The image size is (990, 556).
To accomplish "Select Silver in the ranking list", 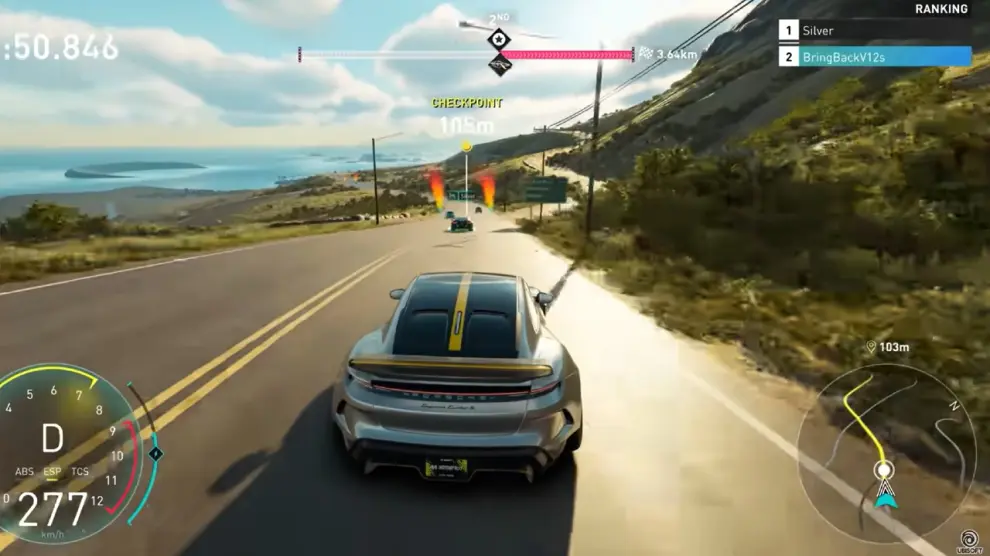I will 874,31.
